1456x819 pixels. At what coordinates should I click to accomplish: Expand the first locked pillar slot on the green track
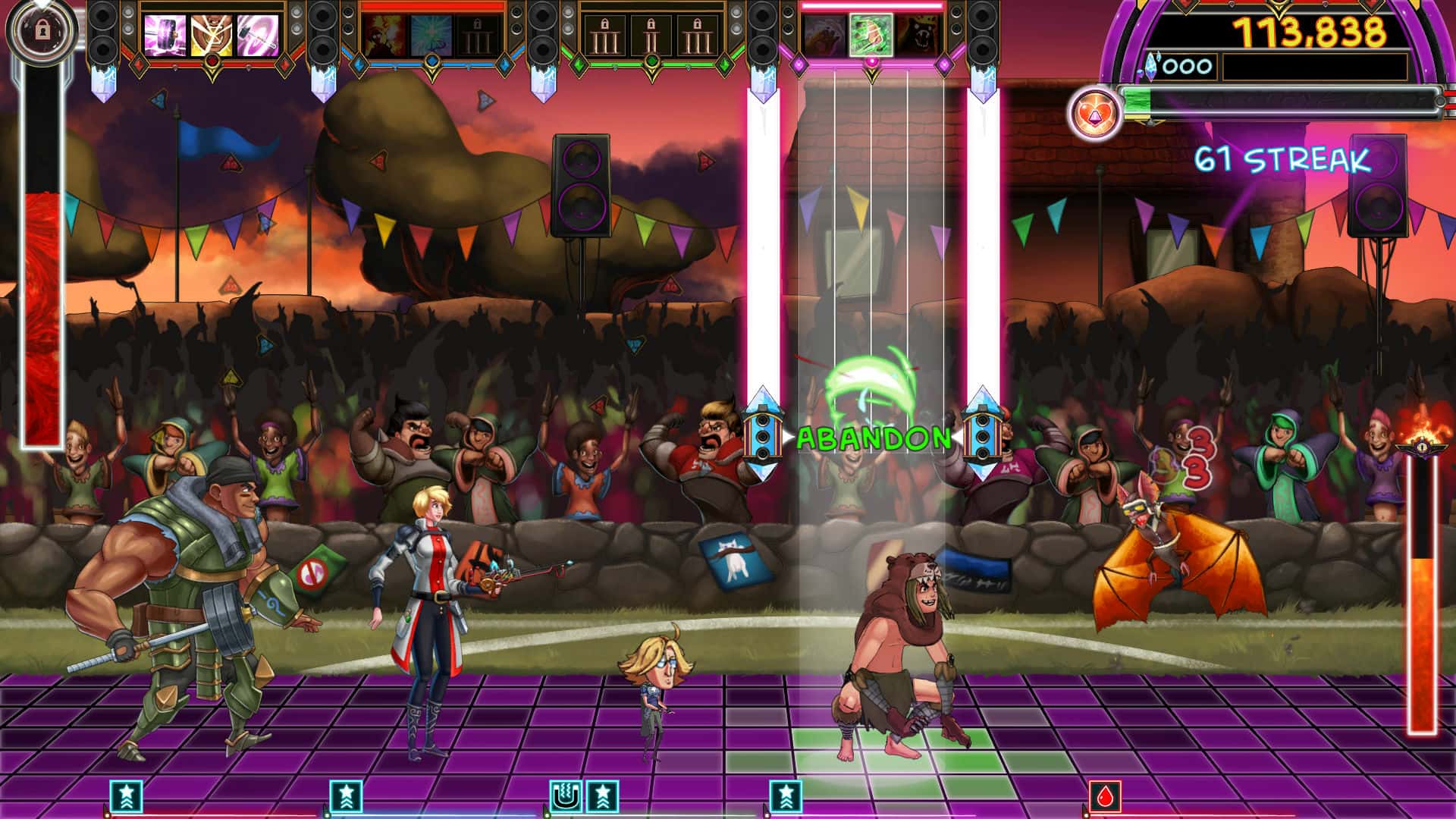click(x=607, y=34)
